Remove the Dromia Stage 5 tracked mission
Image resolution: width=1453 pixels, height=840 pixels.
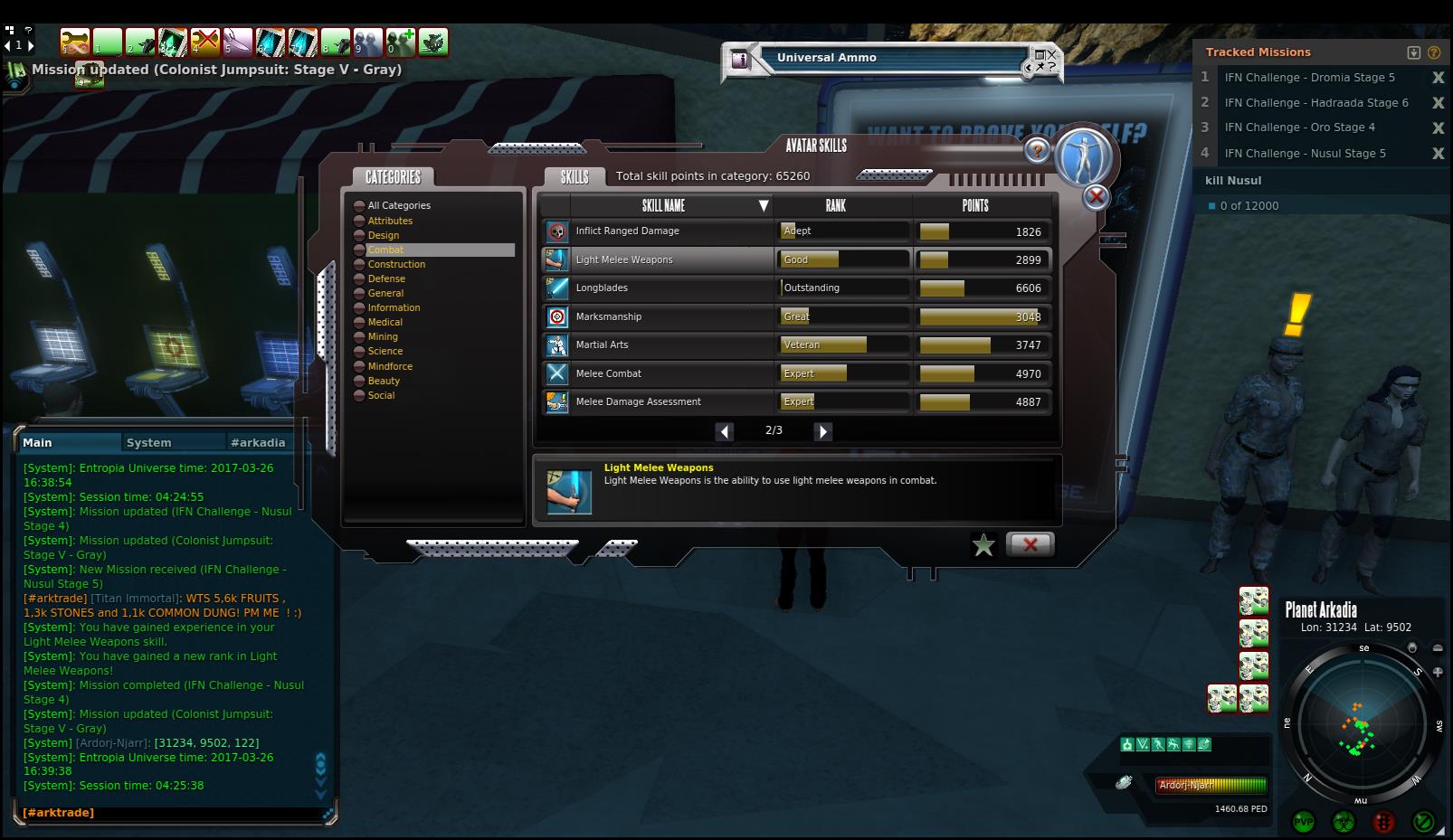1438,78
